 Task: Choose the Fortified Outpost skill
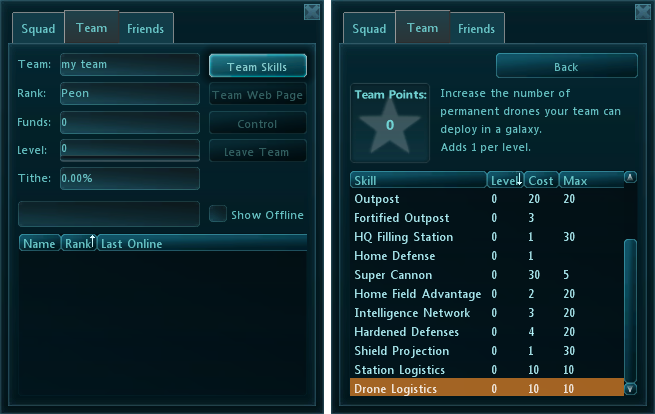418,218
